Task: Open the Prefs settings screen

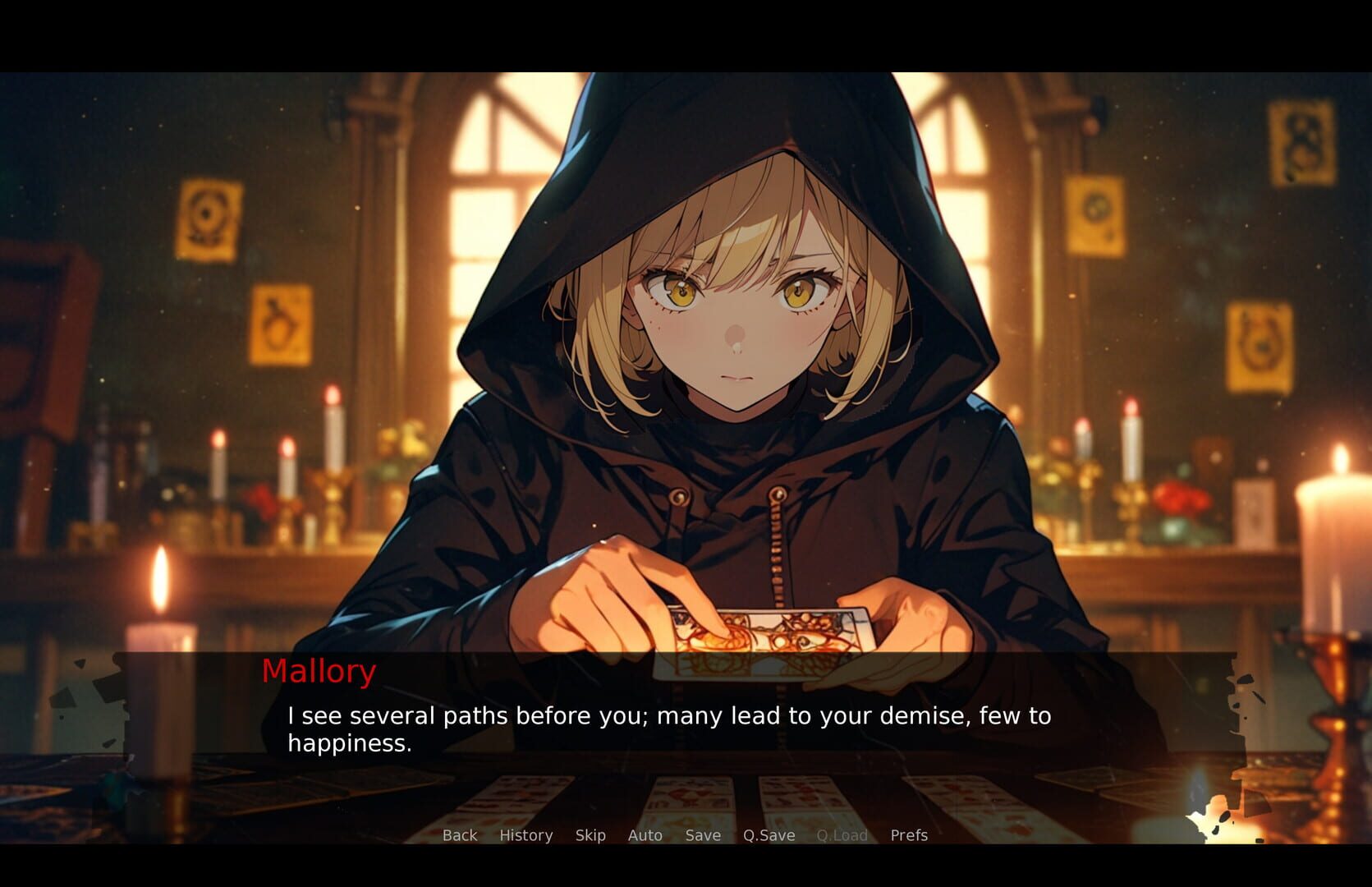Action: click(909, 835)
